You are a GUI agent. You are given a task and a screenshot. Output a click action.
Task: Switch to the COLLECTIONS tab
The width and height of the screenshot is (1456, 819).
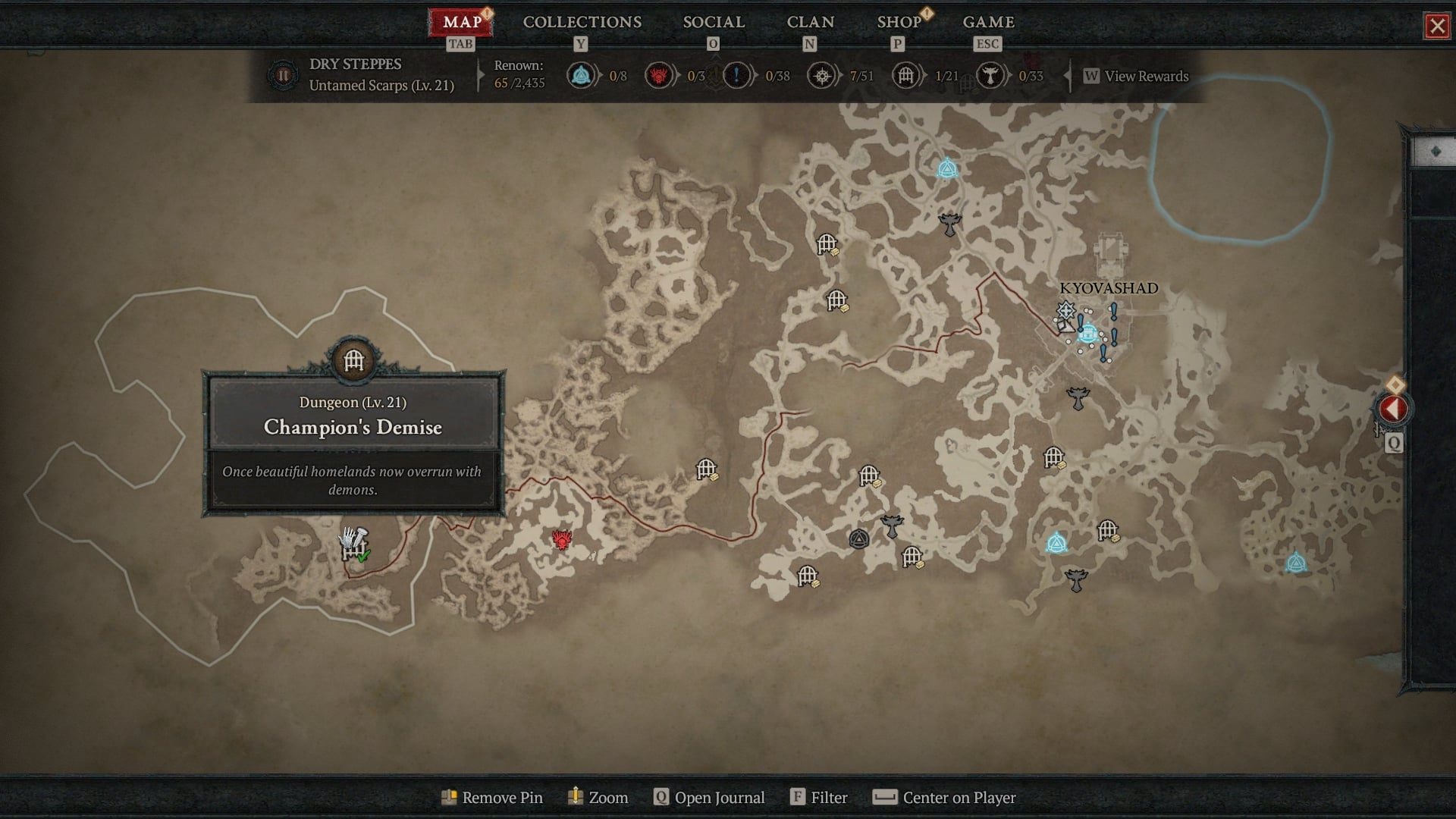point(581,22)
